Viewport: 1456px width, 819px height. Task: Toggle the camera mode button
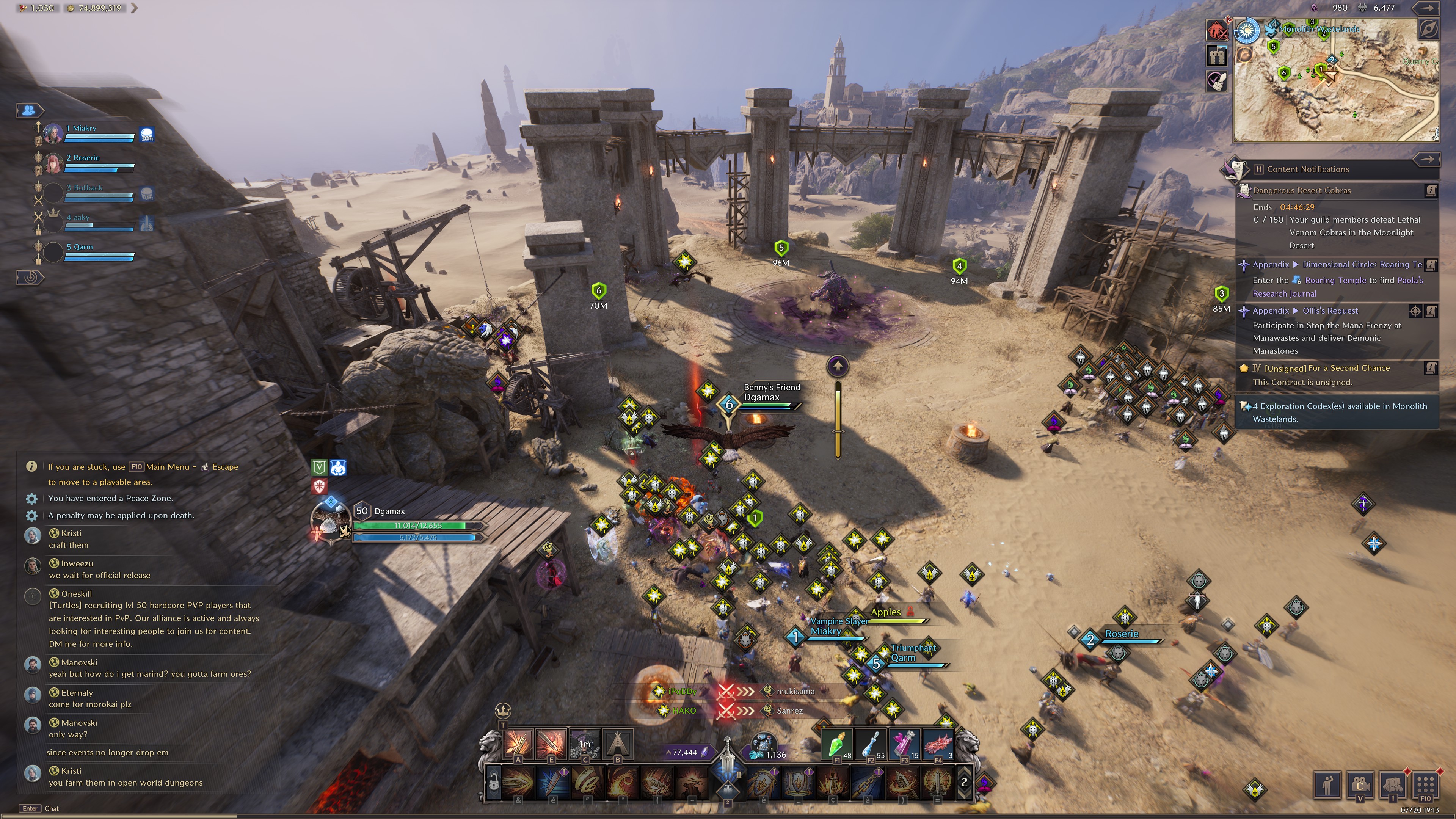pyautogui.click(x=1359, y=784)
